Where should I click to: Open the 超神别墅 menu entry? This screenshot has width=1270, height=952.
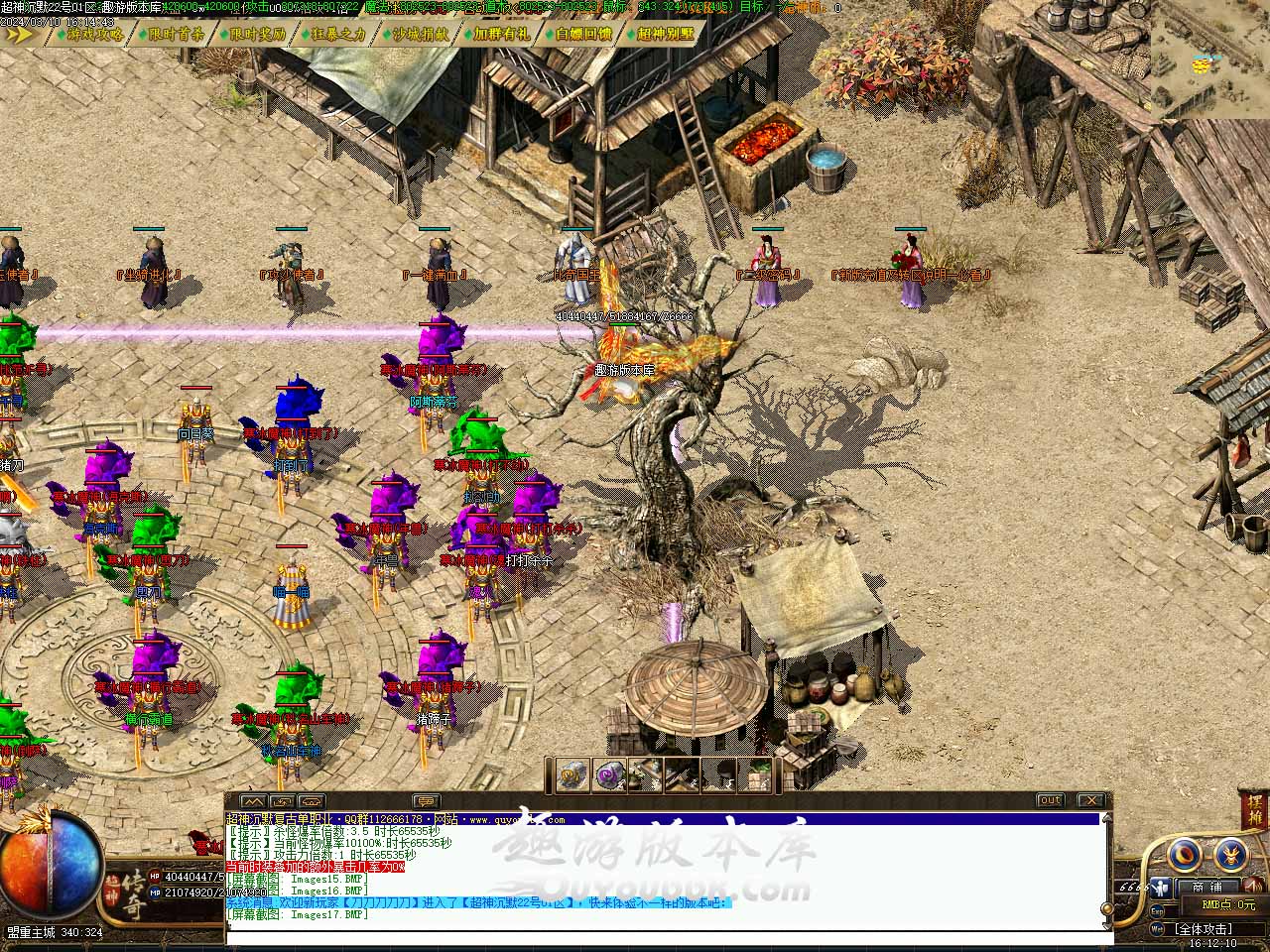(x=665, y=34)
